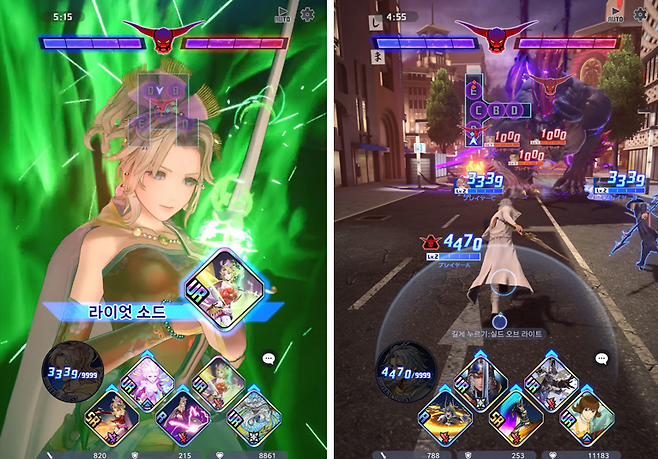658x459 pixels.
Task: Open chat bubble on the green-background screen
Action: pos(269,358)
